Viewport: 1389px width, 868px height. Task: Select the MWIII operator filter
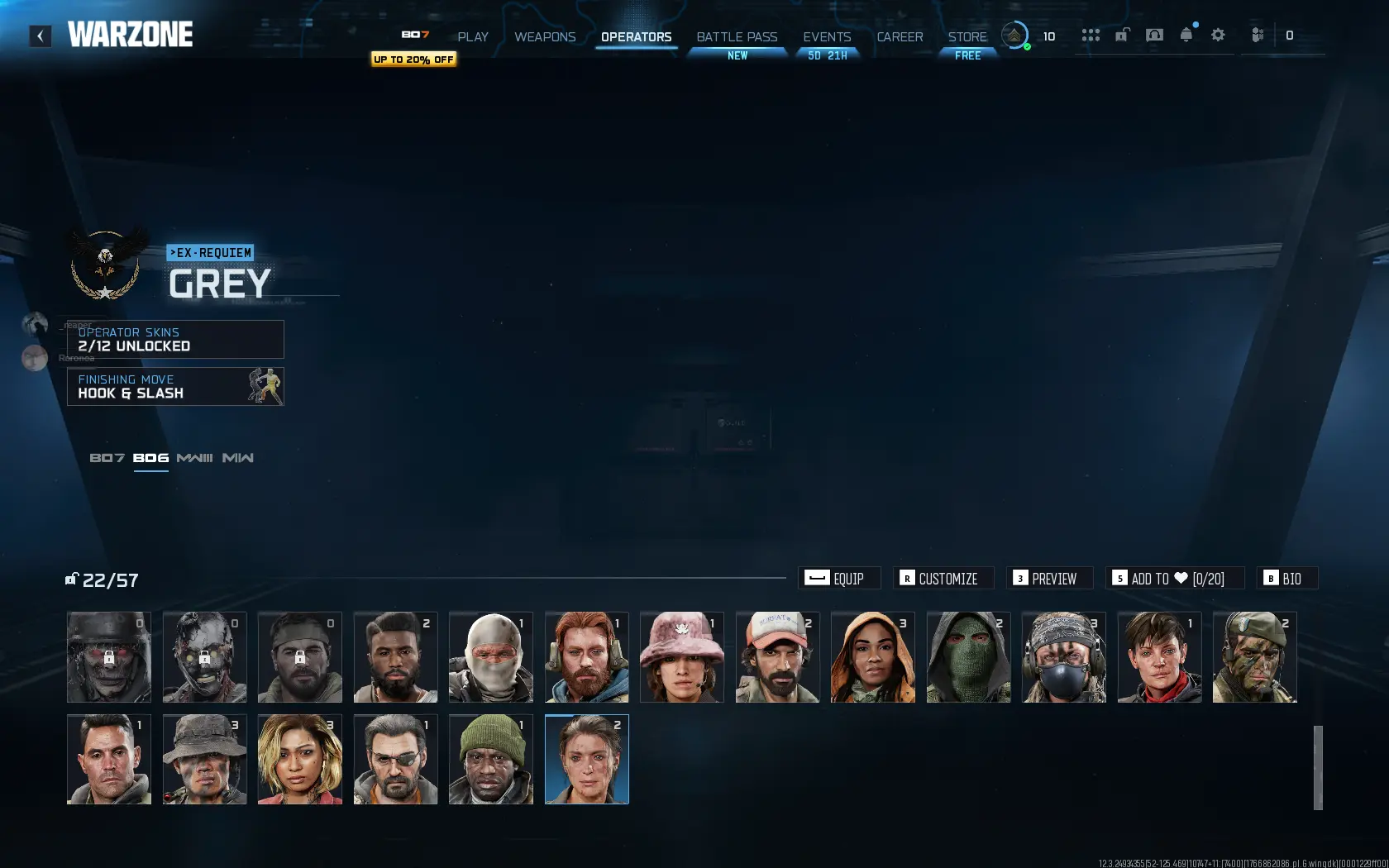(195, 456)
